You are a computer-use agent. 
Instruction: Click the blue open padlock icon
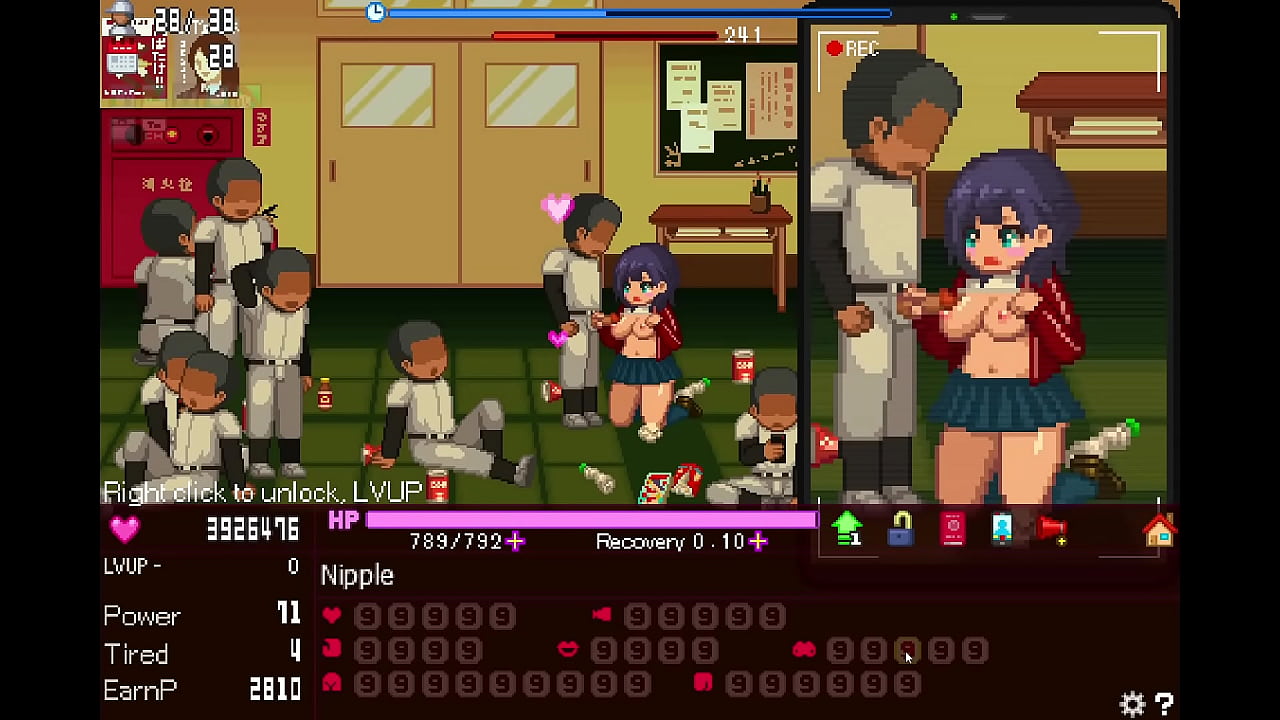[x=900, y=528]
